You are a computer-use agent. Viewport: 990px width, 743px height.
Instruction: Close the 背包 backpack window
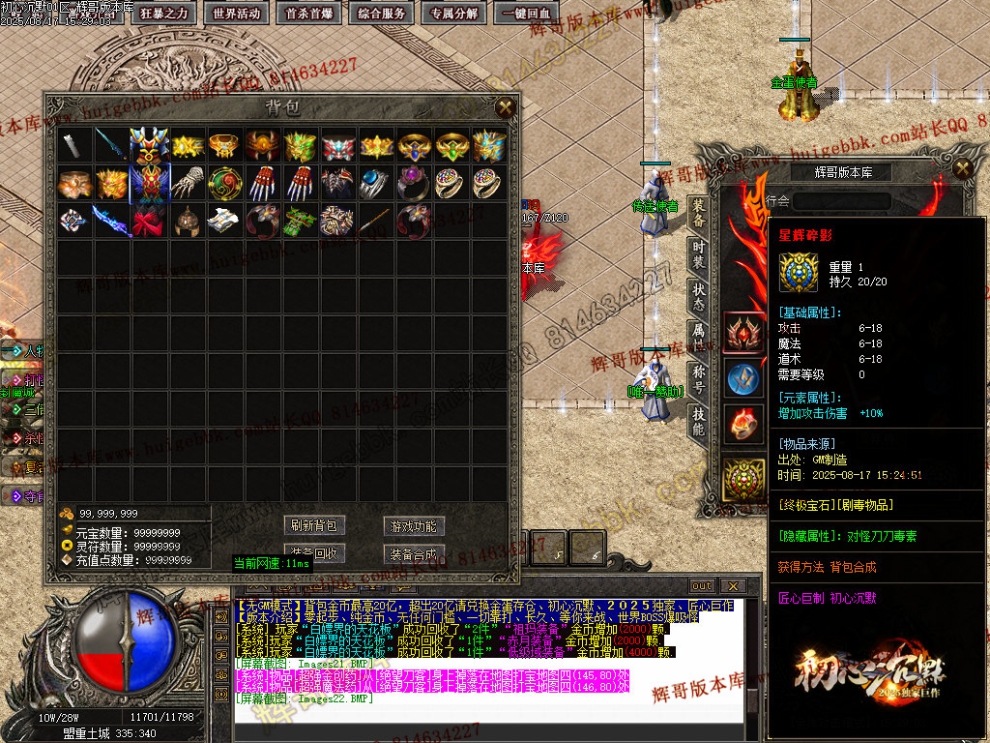[x=507, y=107]
